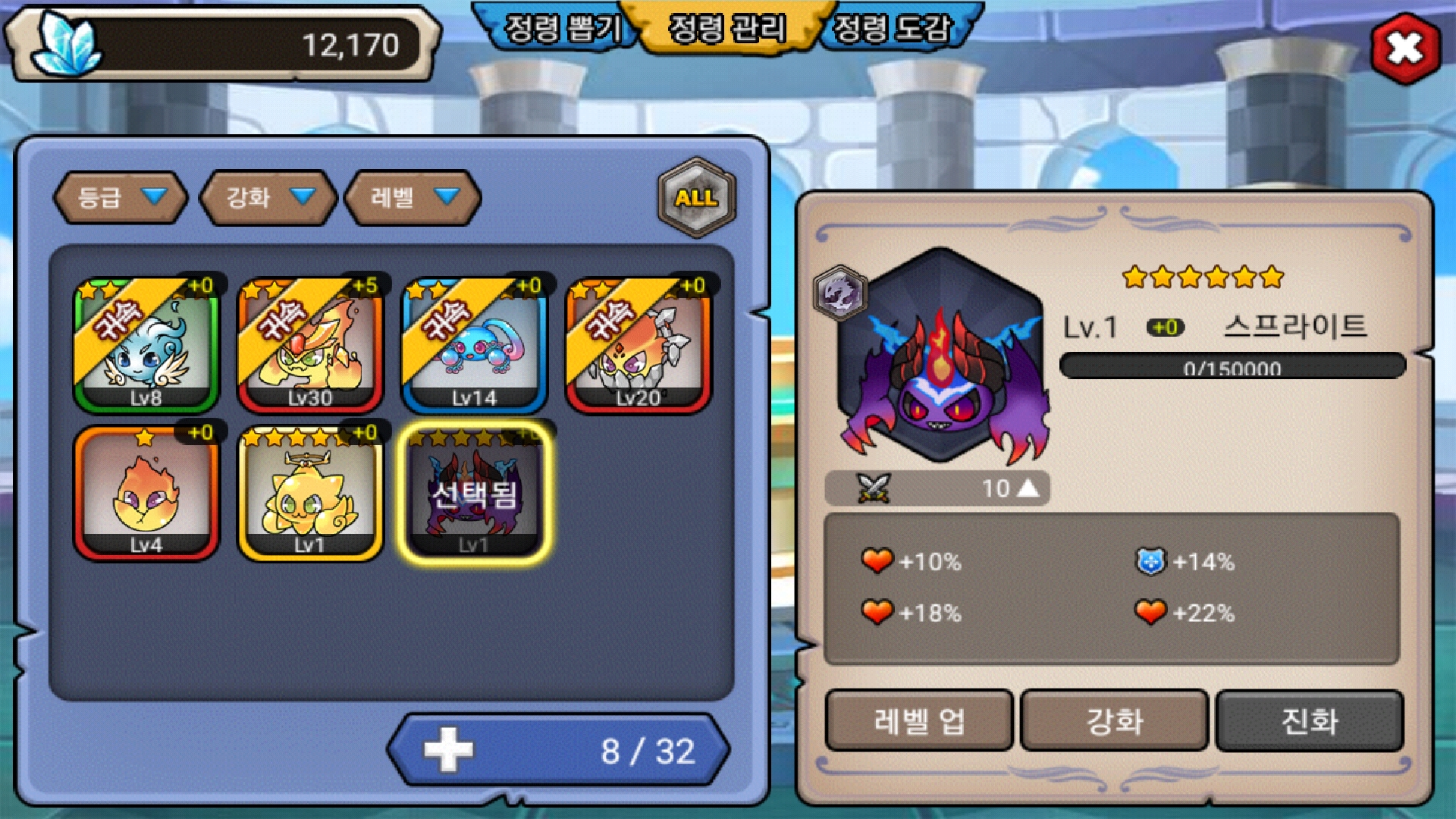Screen dimensions: 1456x819
Task: Click the 강화 enhance button
Action: point(1114,720)
